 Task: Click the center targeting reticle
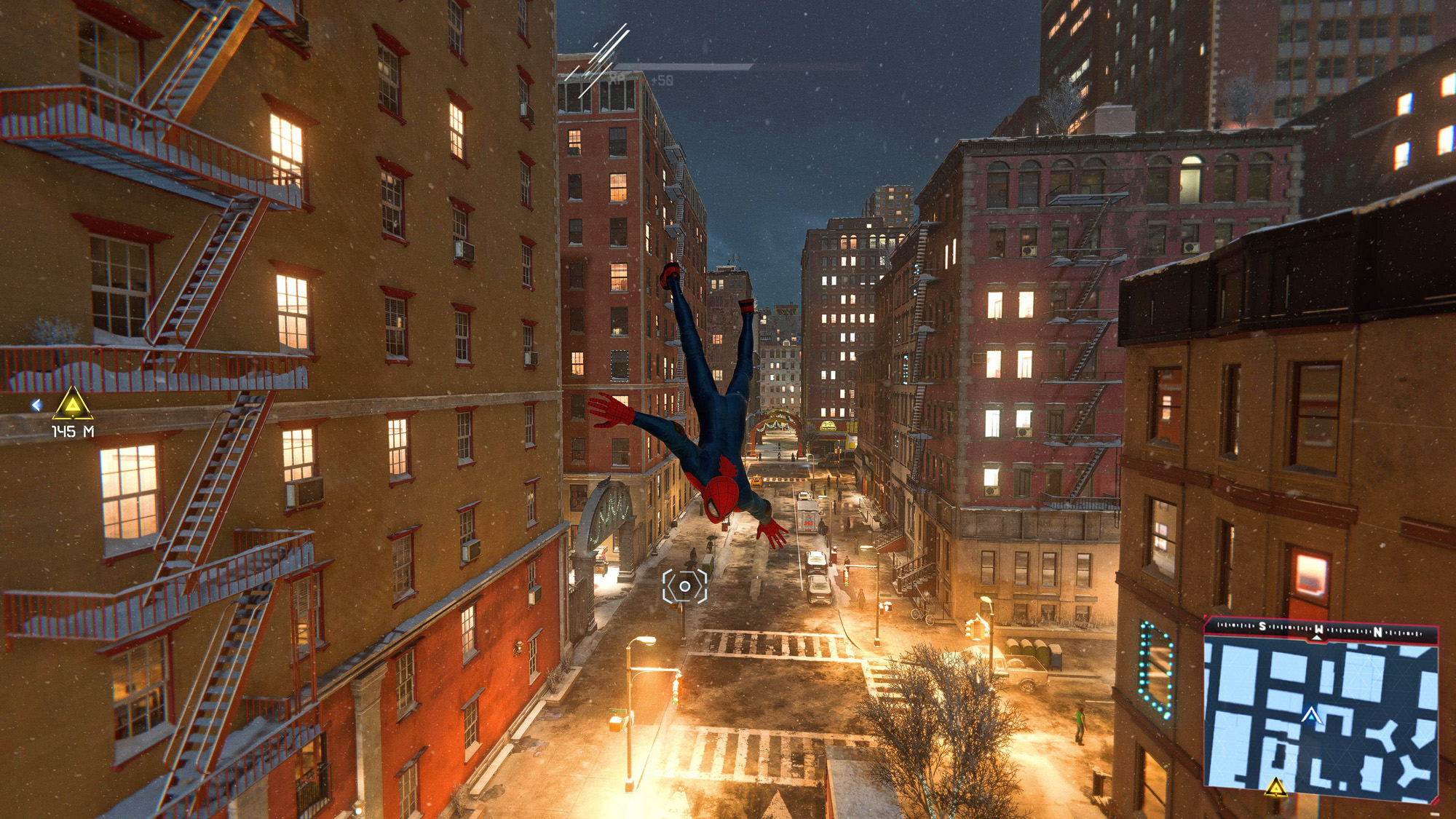(x=684, y=586)
